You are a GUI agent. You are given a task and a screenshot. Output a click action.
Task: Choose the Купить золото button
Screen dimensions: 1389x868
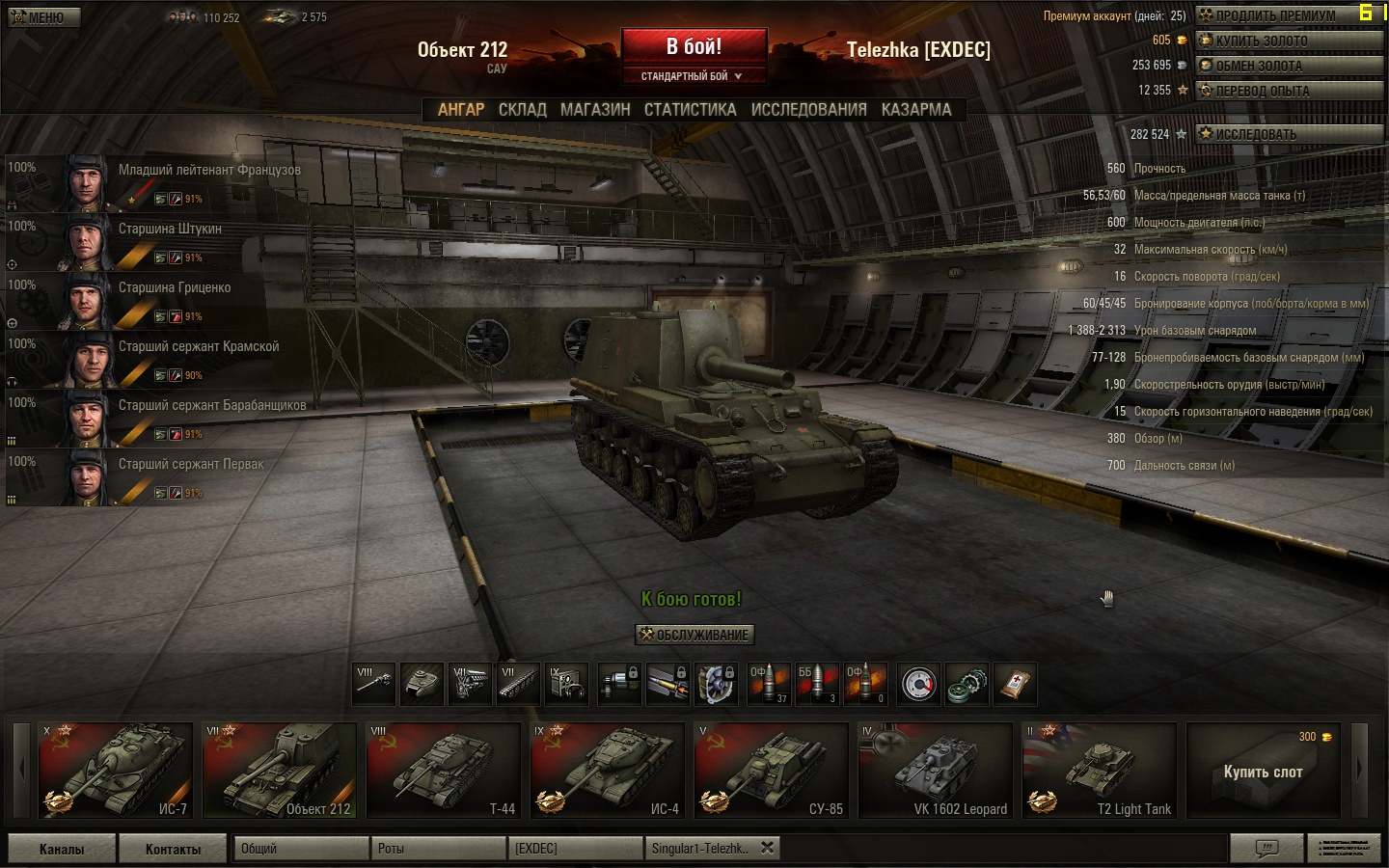click(1288, 41)
